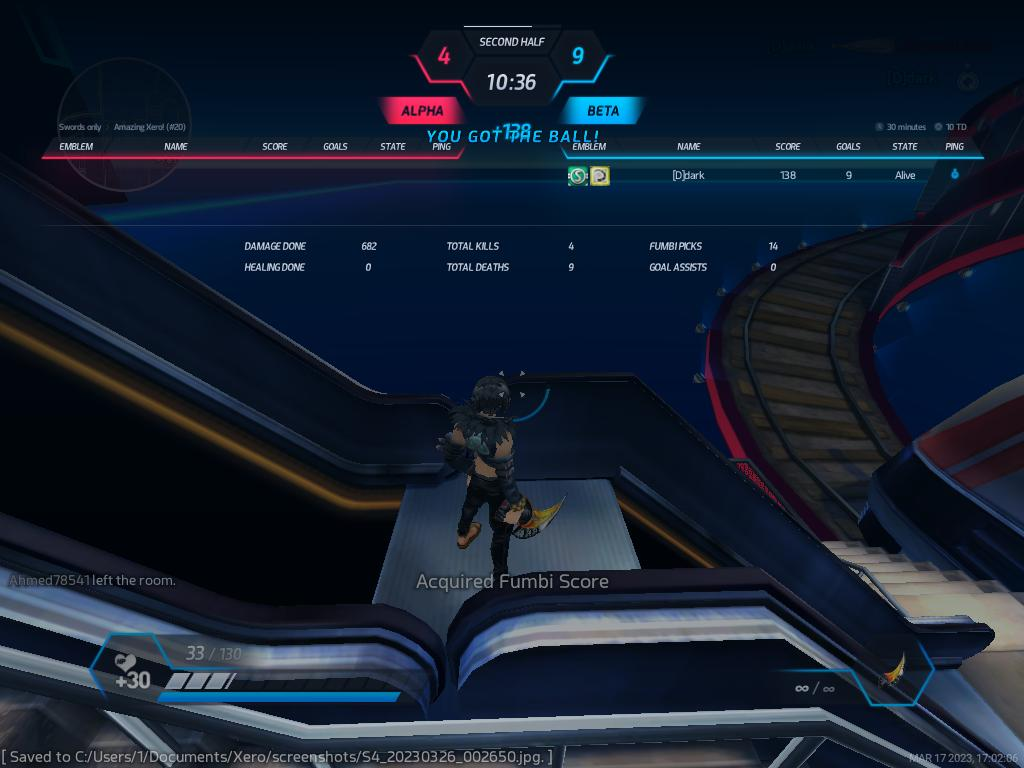Click the Beta team GOALS column header
This screenshot has width=1024, height=768.
[x=848, y=147]
